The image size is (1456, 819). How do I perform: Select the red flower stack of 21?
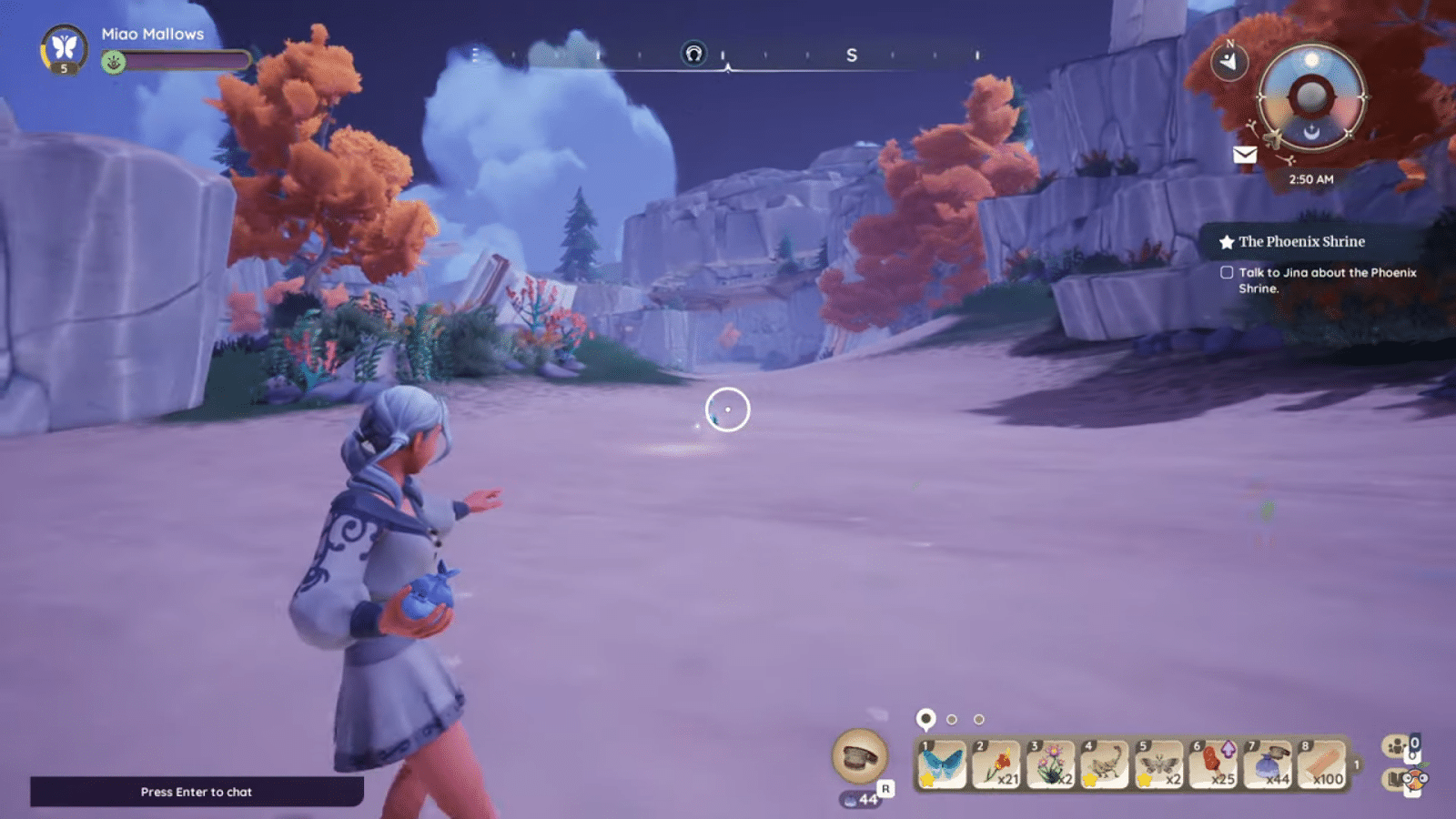996,764
